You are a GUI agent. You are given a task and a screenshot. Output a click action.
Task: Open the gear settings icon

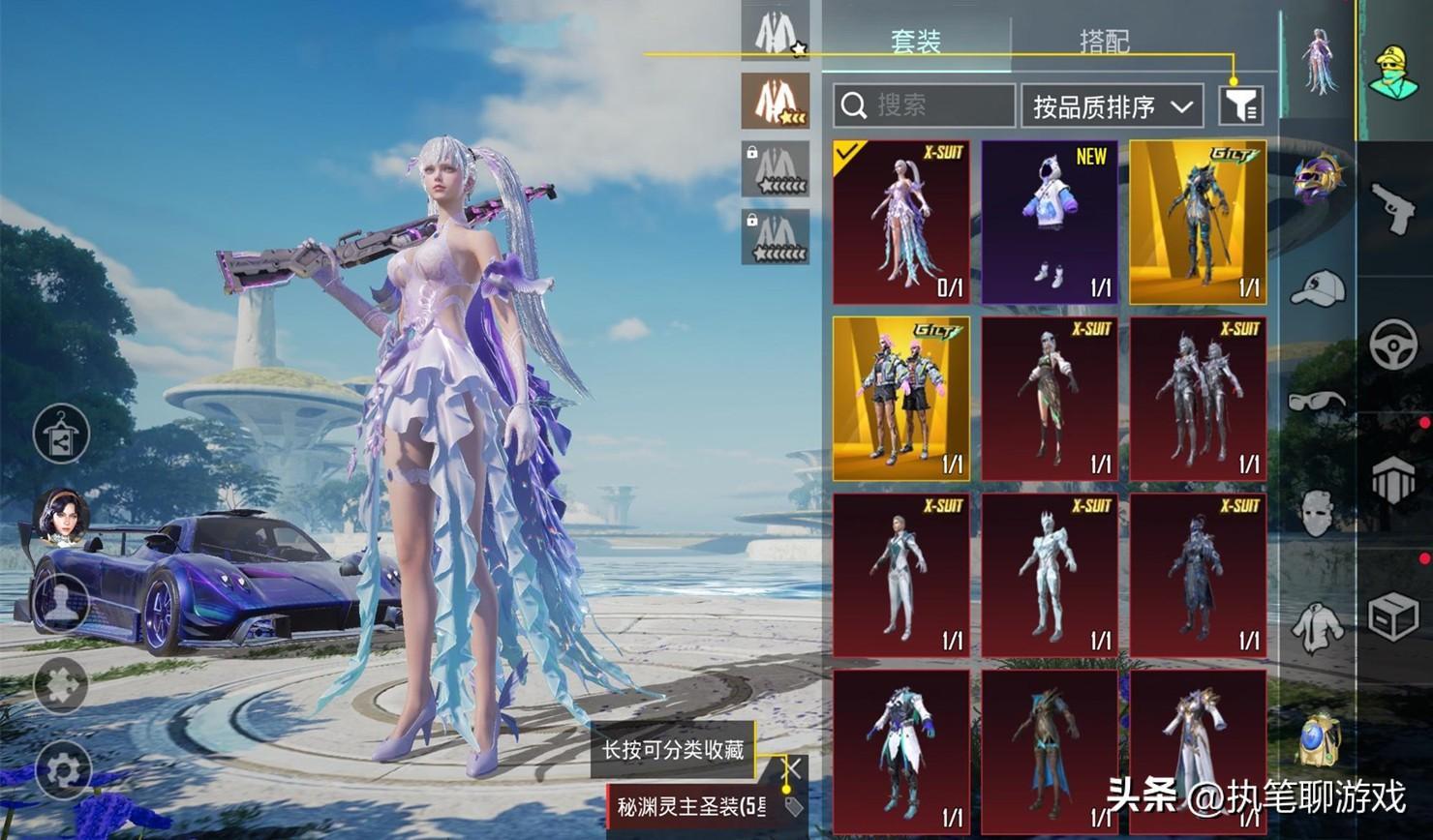(x=62, y=771)
